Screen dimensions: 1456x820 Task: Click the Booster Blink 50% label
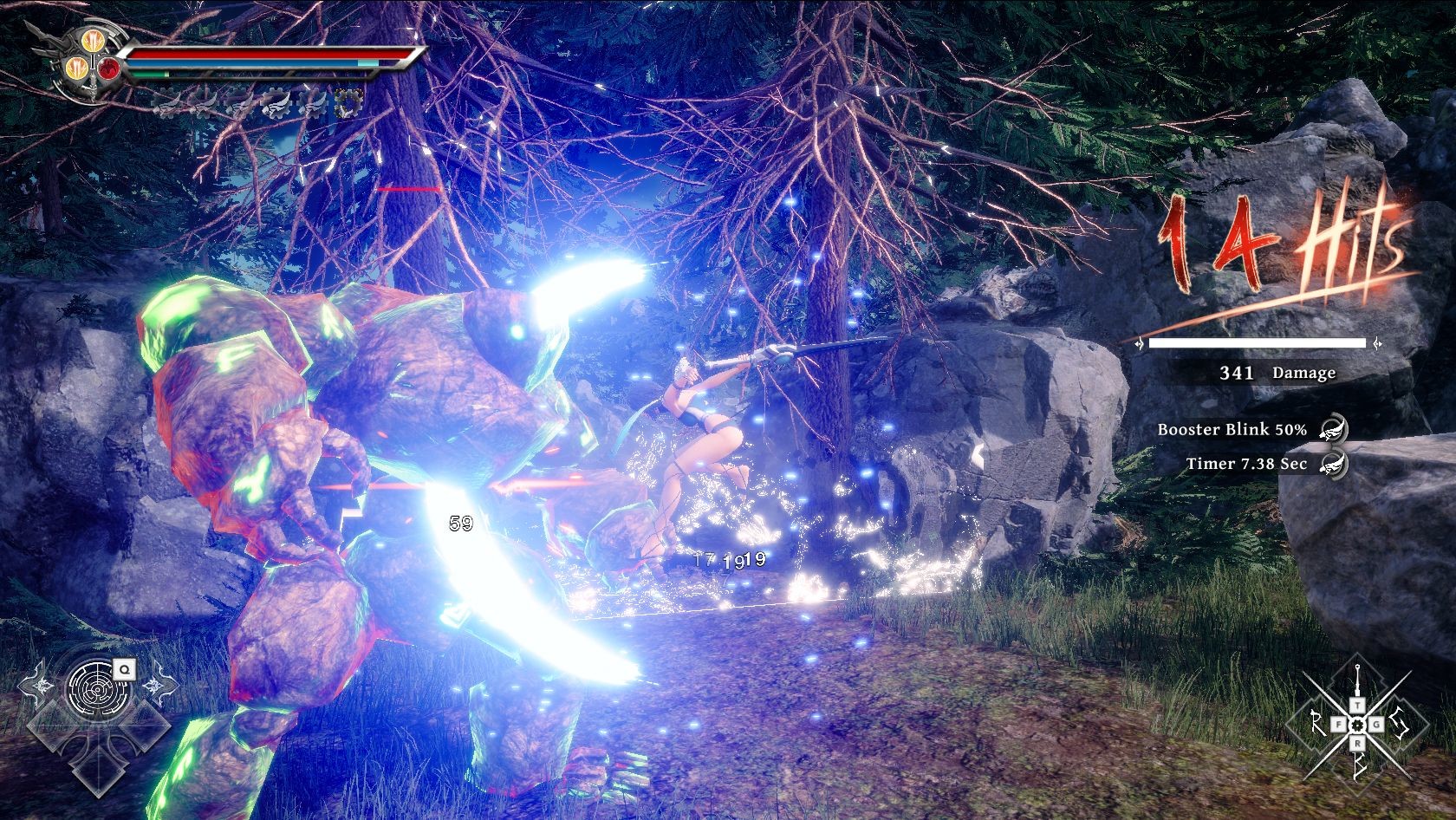pyautogui.click(x=1231, y=428)
